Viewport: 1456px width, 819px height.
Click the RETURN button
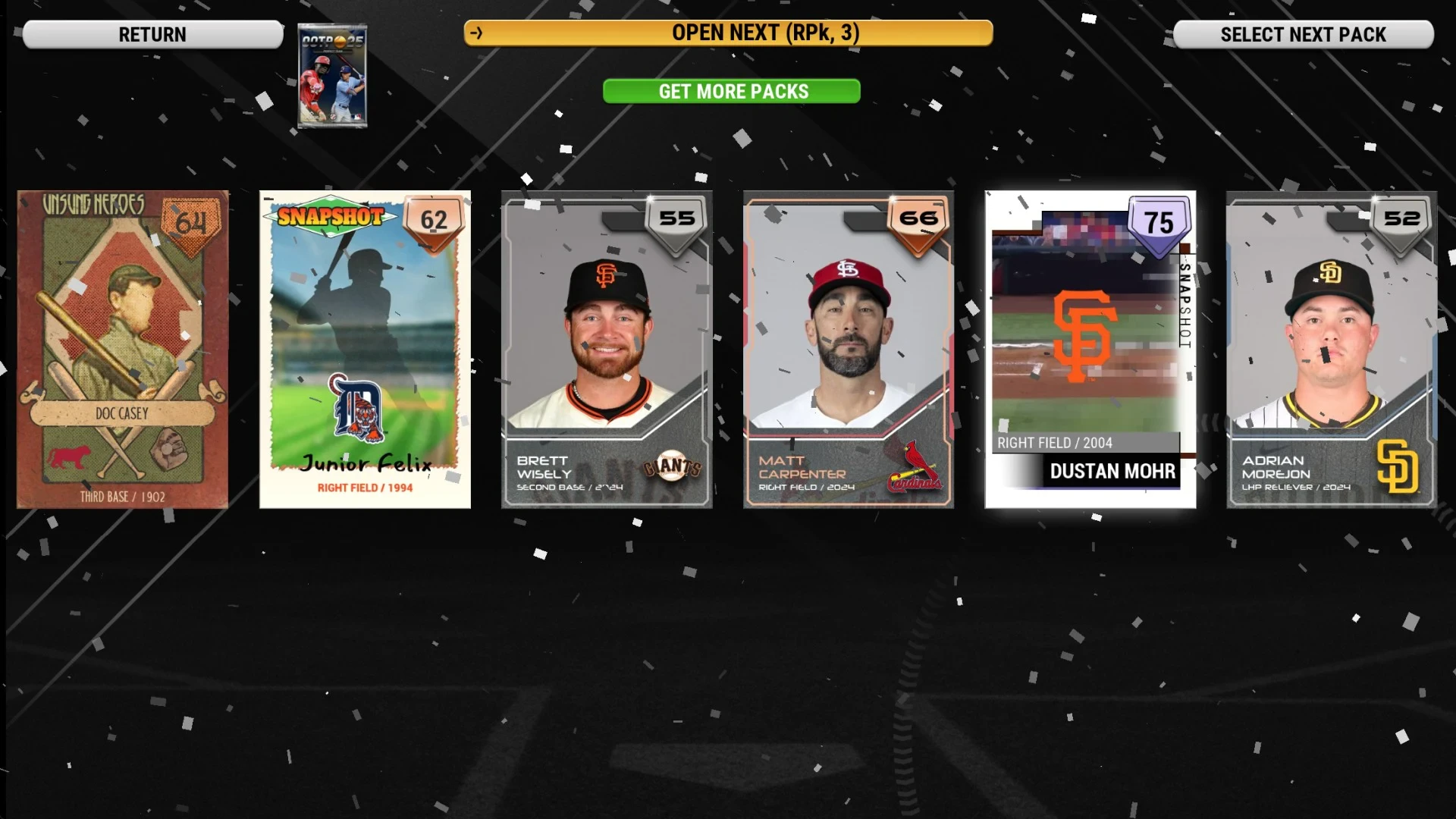152,34
